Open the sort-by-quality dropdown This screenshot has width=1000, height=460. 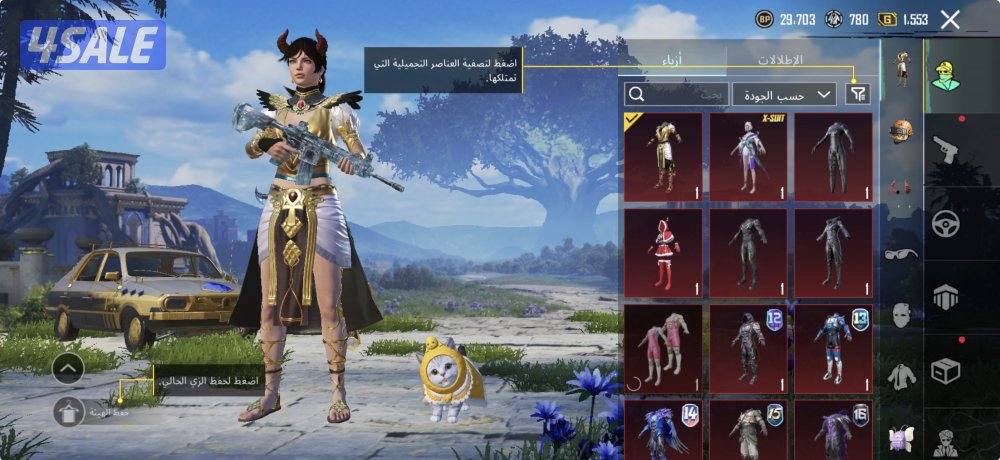point(784,94)
